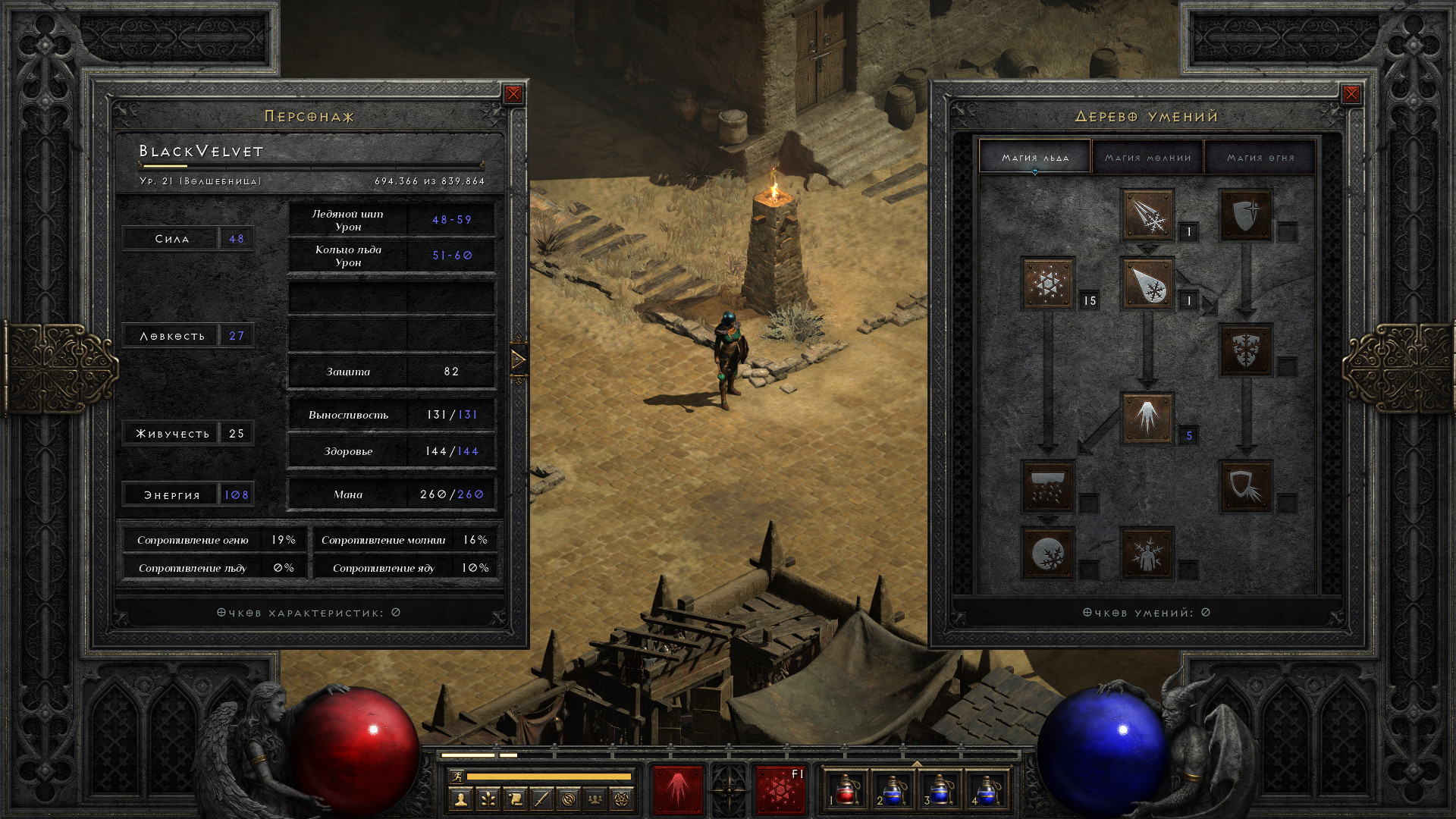This screenshot has height=819, width=1456.
Task: Close the Персонаж character panel
Action: pos(513,94)
